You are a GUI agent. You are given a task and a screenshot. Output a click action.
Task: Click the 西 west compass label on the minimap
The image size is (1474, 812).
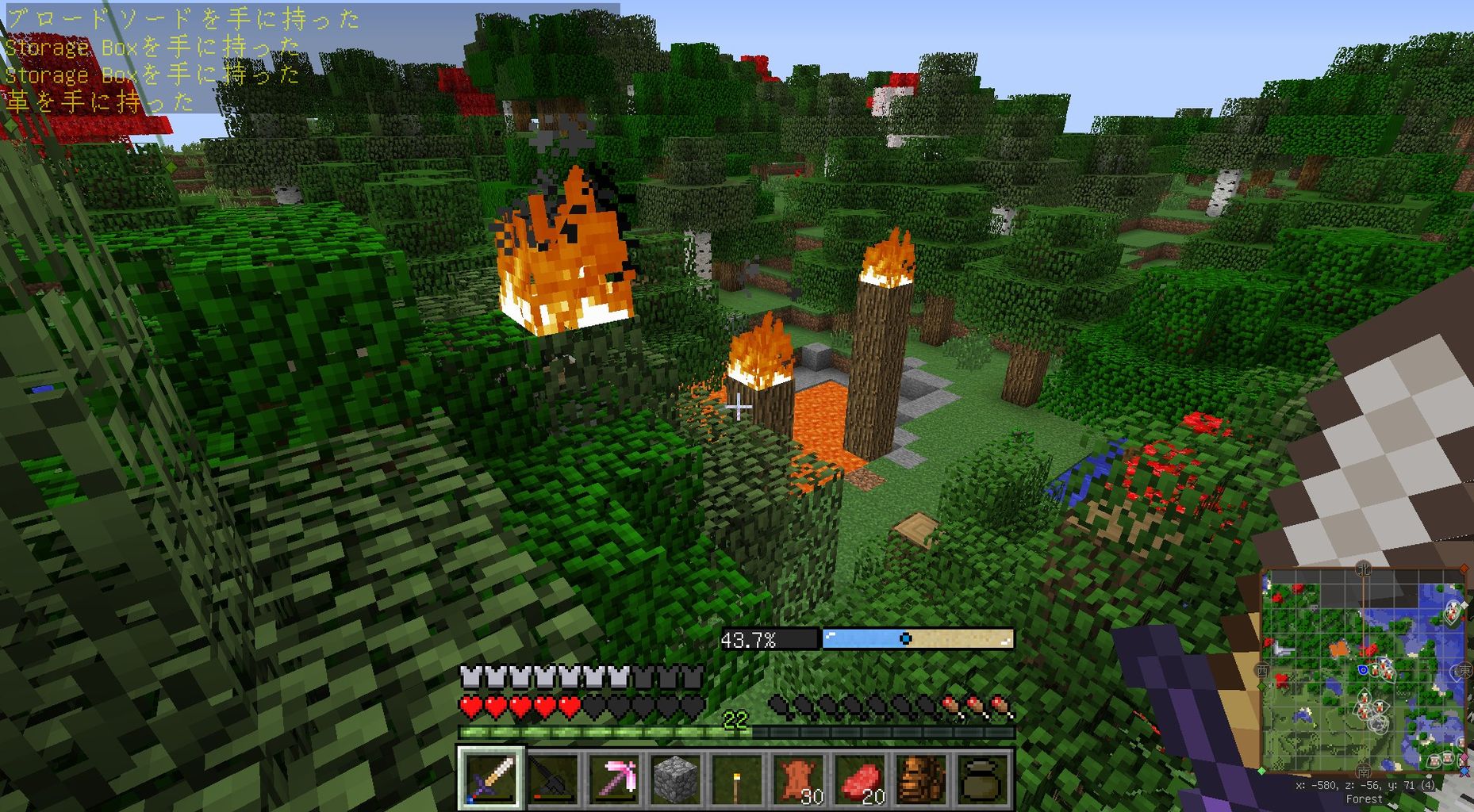pyautogui.click(x=1262, y=670)
